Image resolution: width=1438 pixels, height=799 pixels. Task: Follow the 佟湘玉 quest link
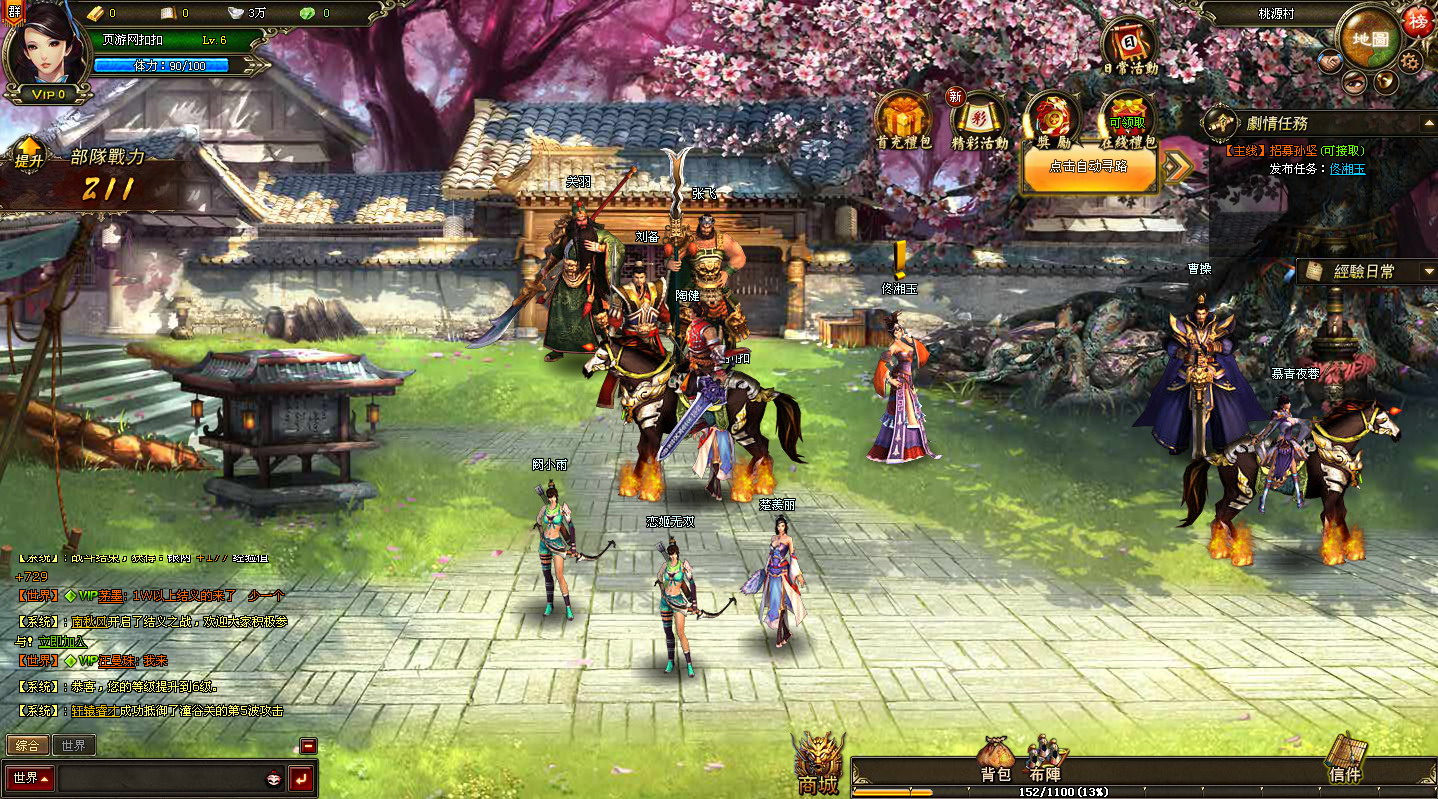click(1347, 169)
